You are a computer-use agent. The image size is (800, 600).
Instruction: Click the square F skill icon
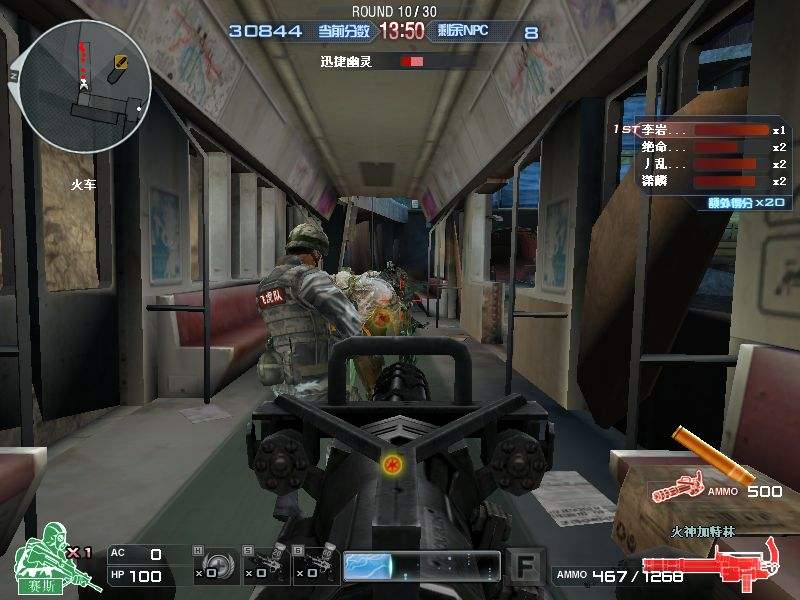click(x=523, y=566)
